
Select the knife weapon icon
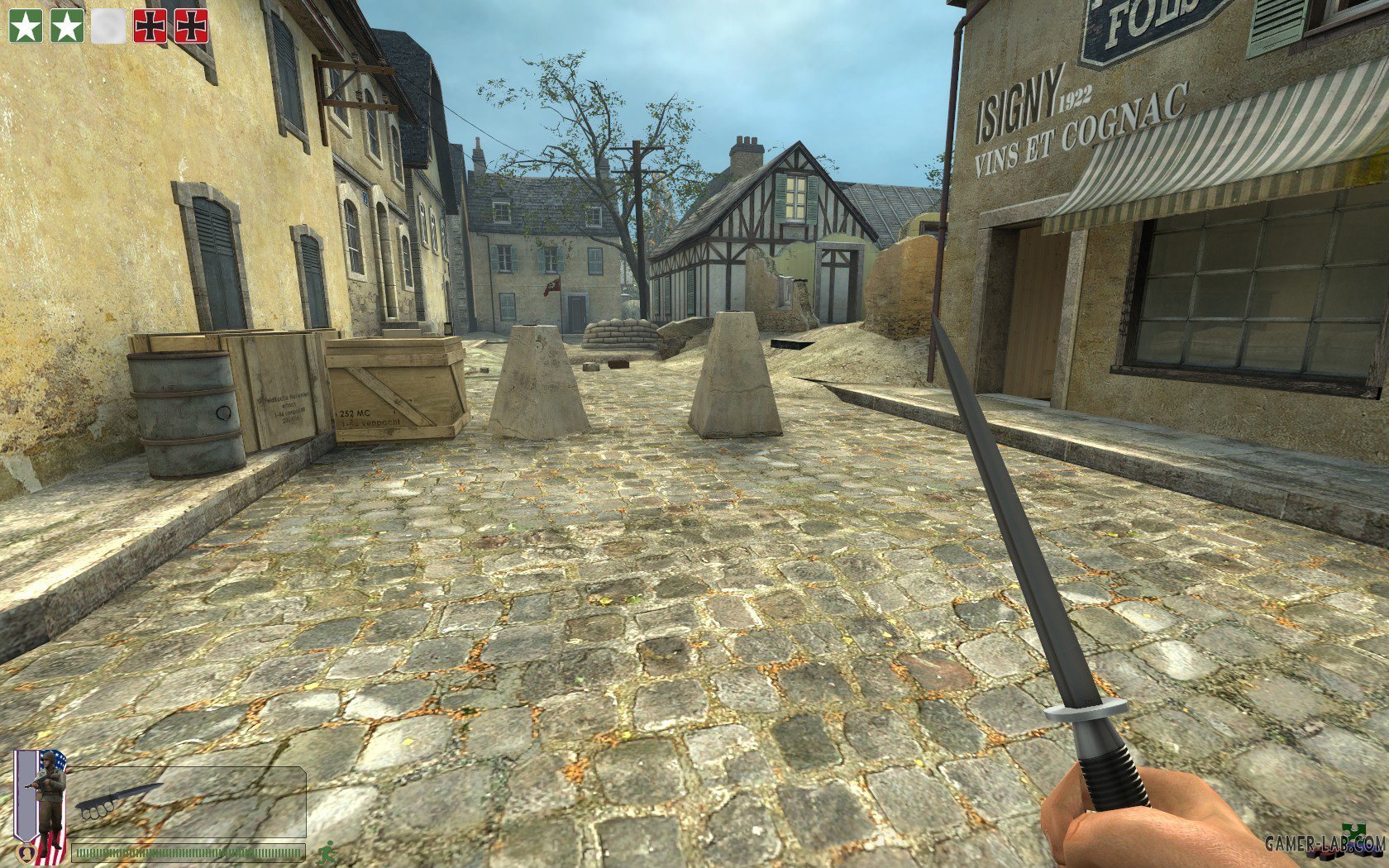point(117,800)
